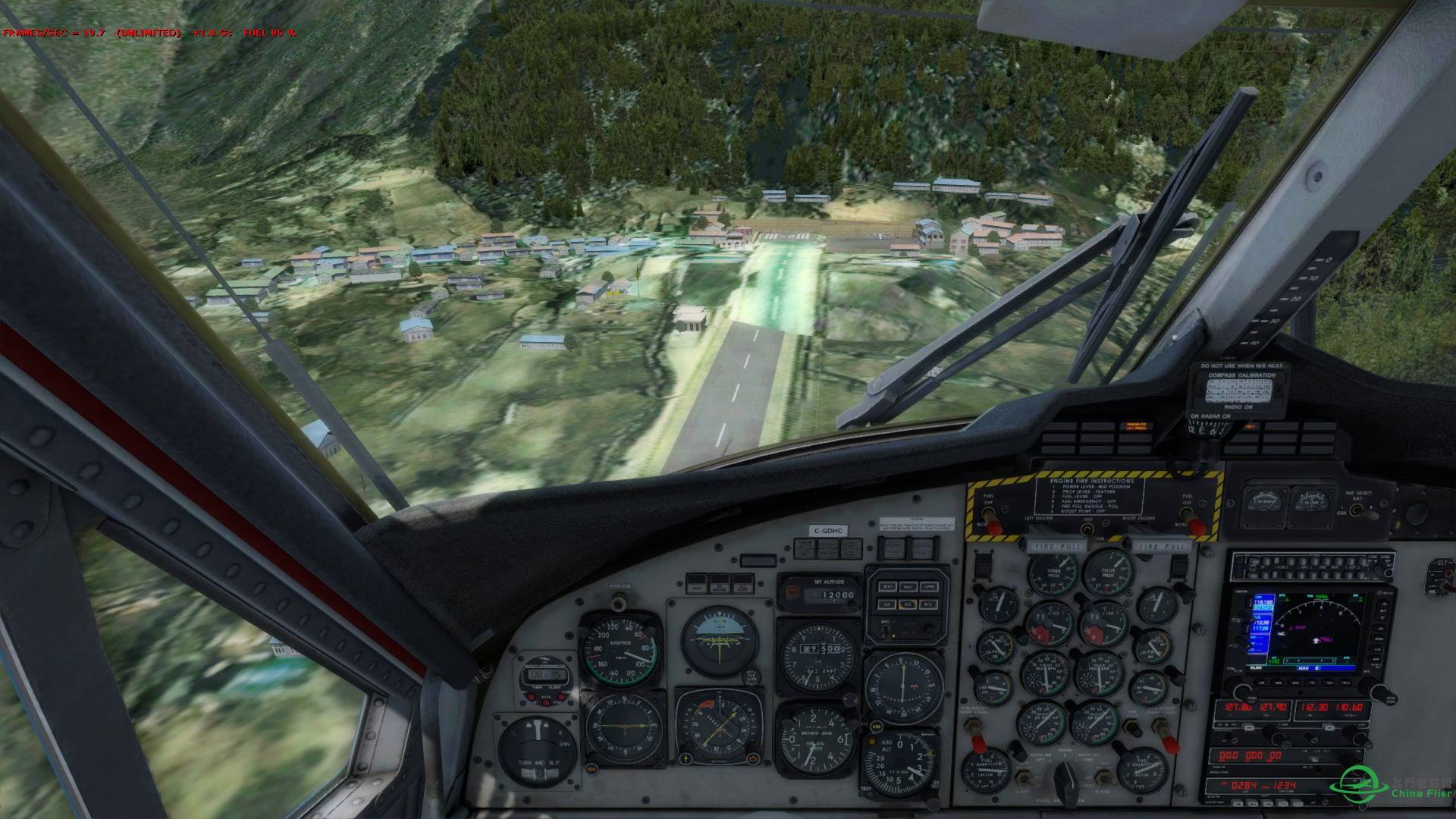Viewport: 1456px width, 819px height.
Task: Click the digital chronometer clock
Action: (x=541, y=675)
